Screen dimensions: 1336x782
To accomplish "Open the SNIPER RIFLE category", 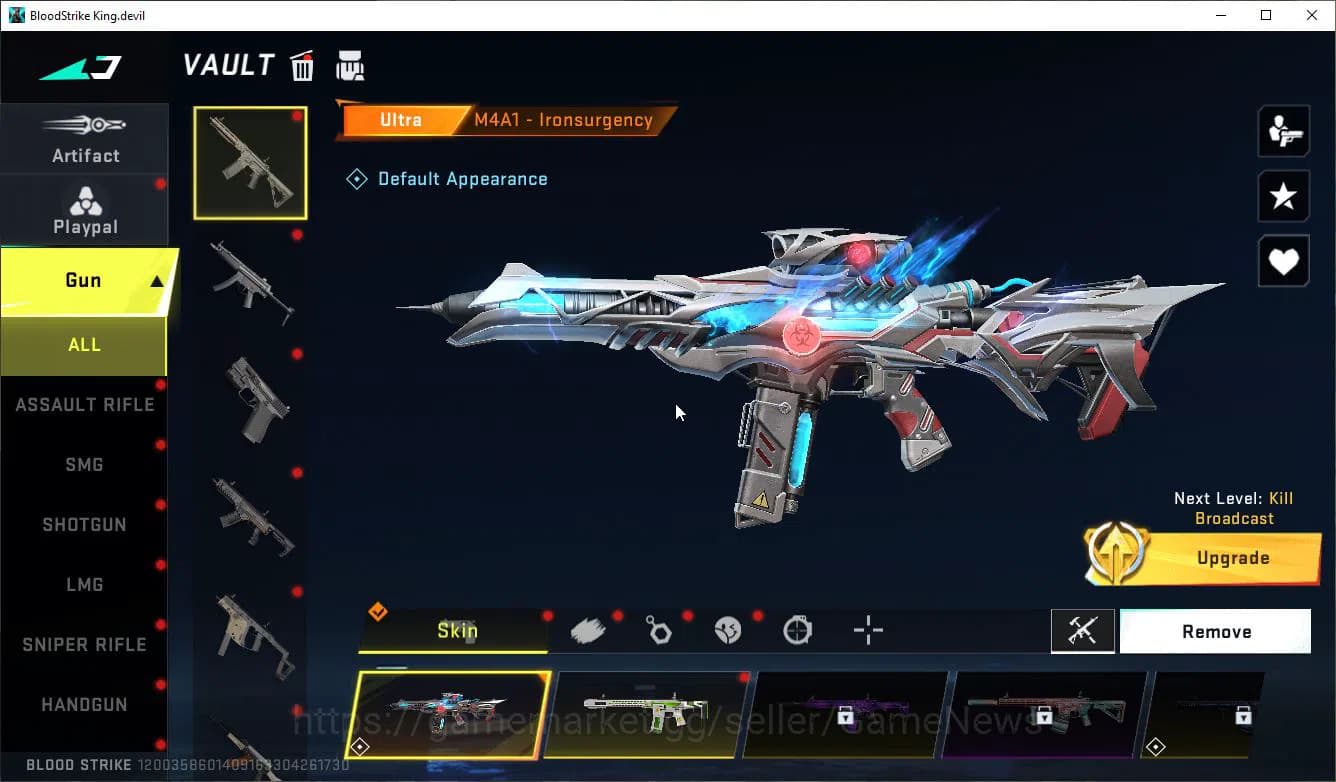I will point(83,644).
